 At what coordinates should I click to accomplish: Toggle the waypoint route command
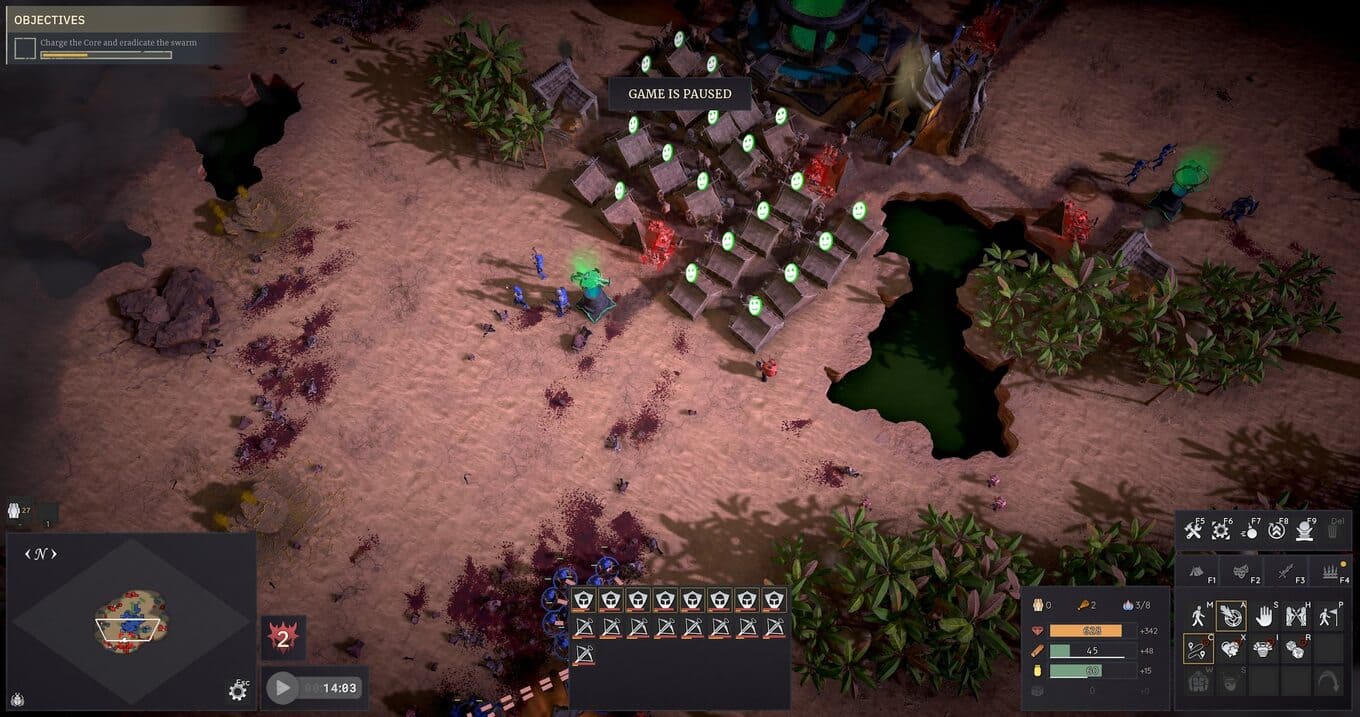(x=1198, y=648)
